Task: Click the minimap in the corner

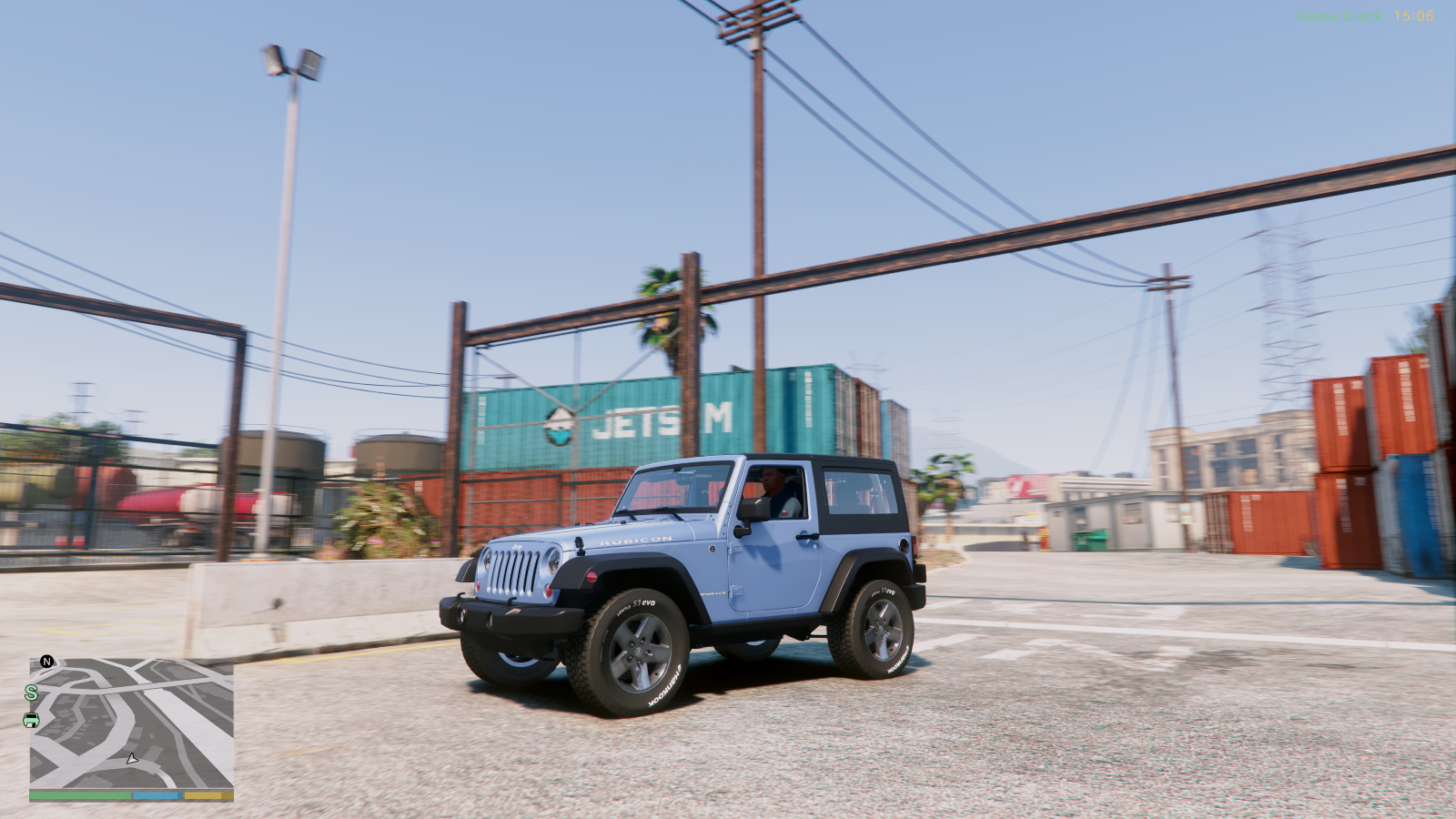Action: (x=131, y=723)
